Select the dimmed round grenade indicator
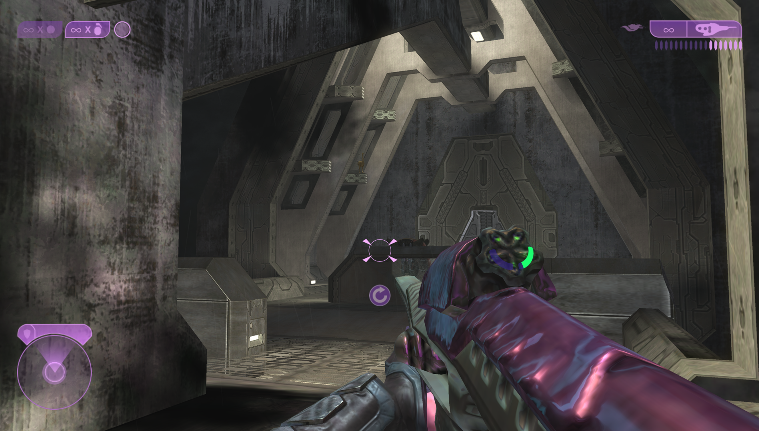 (40, 29)
